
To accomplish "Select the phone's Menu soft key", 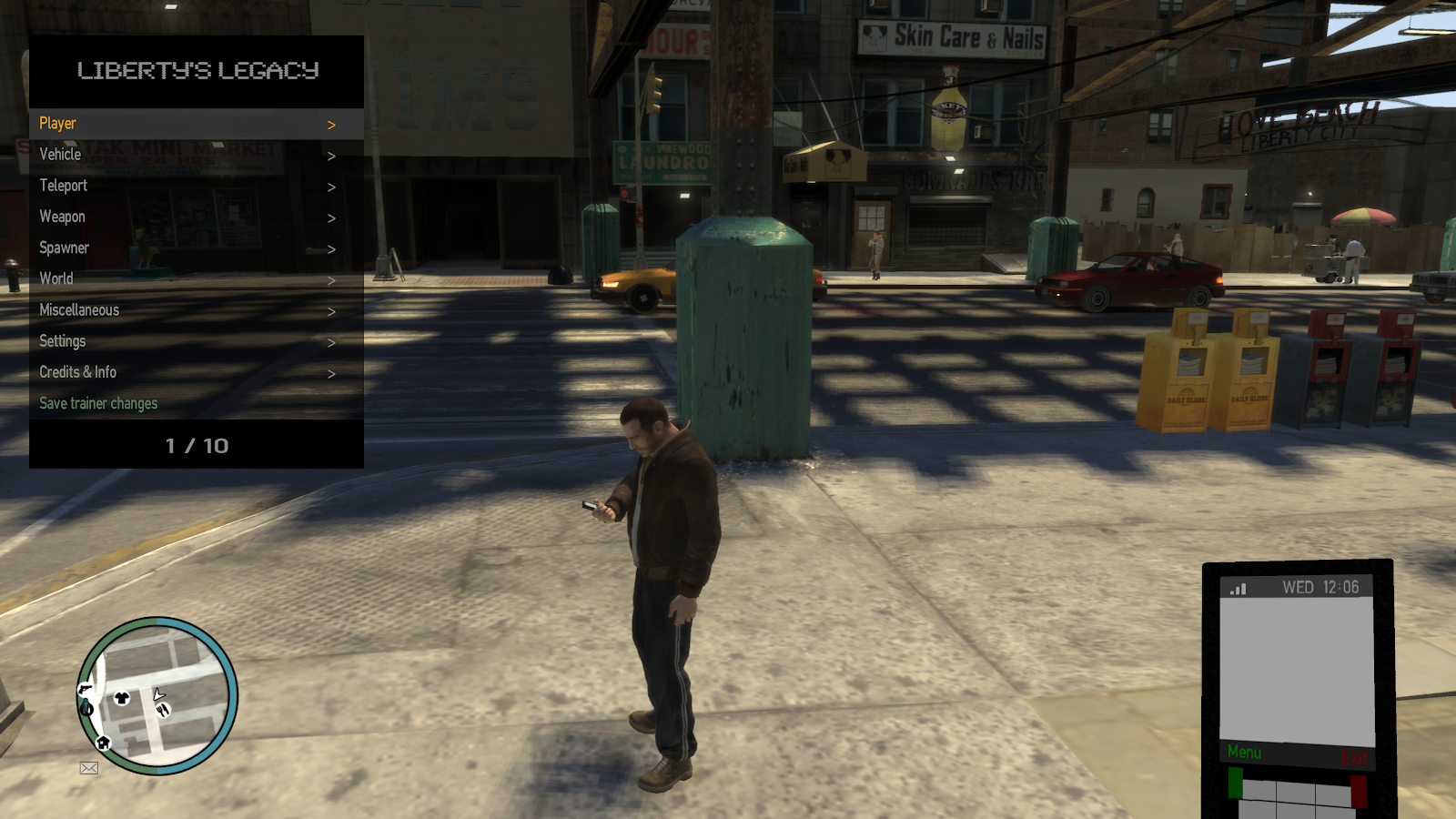I will coord(1244,753).
